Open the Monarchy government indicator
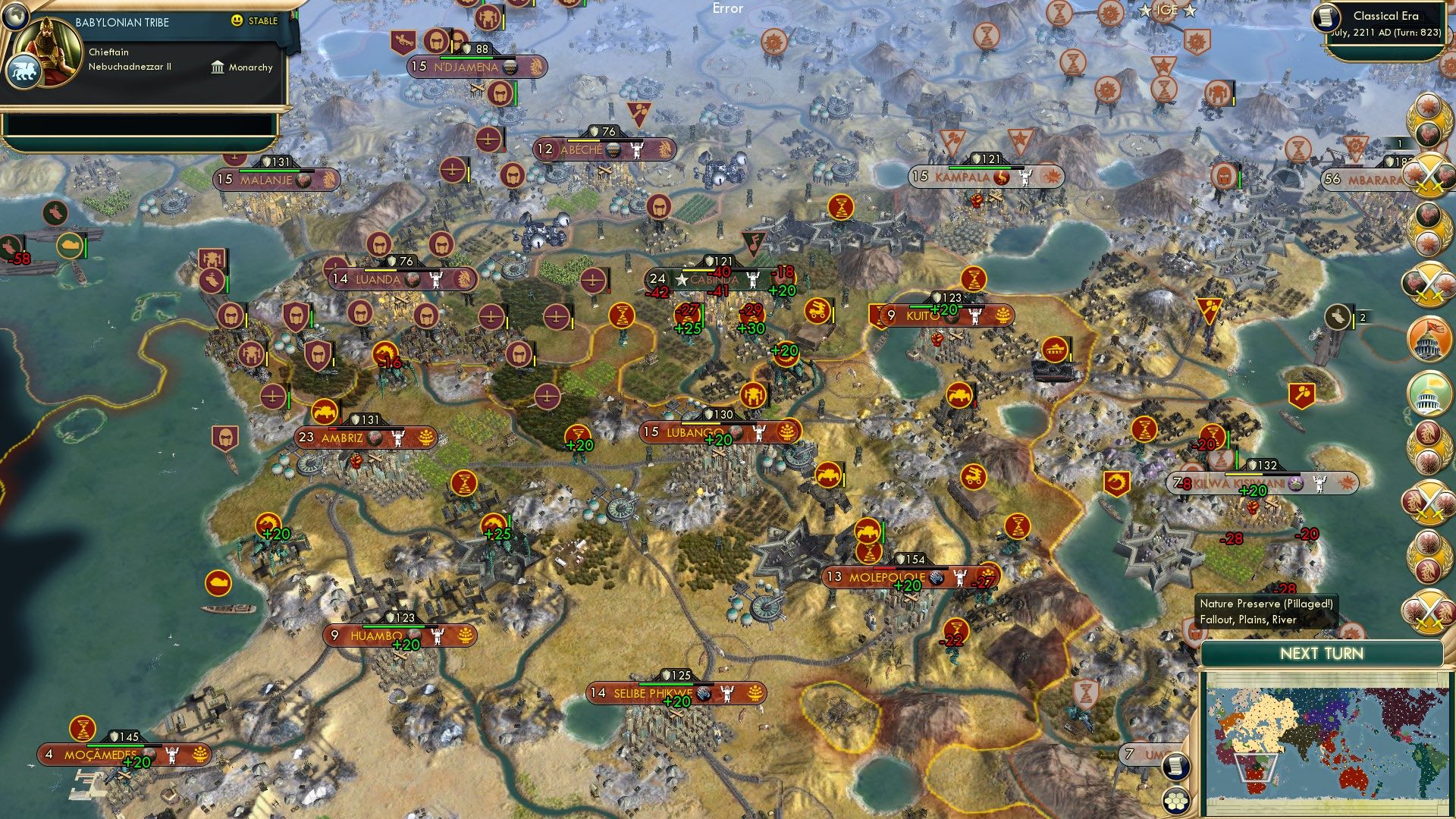Screen dimensions: 1456x819 (x=242, y=67)
